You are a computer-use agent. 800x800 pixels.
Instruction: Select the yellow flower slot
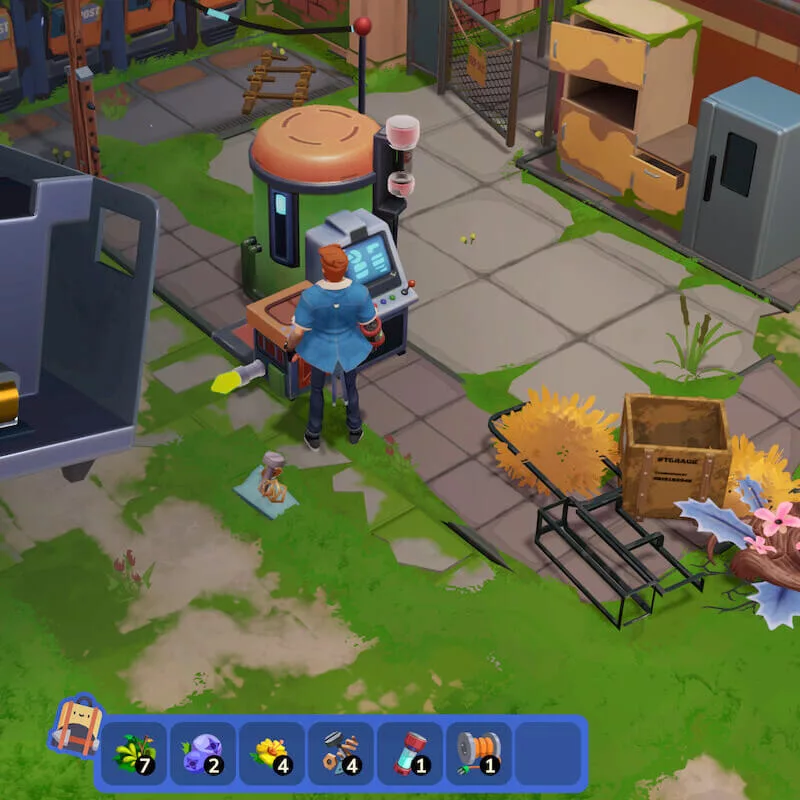click(271, 753)
